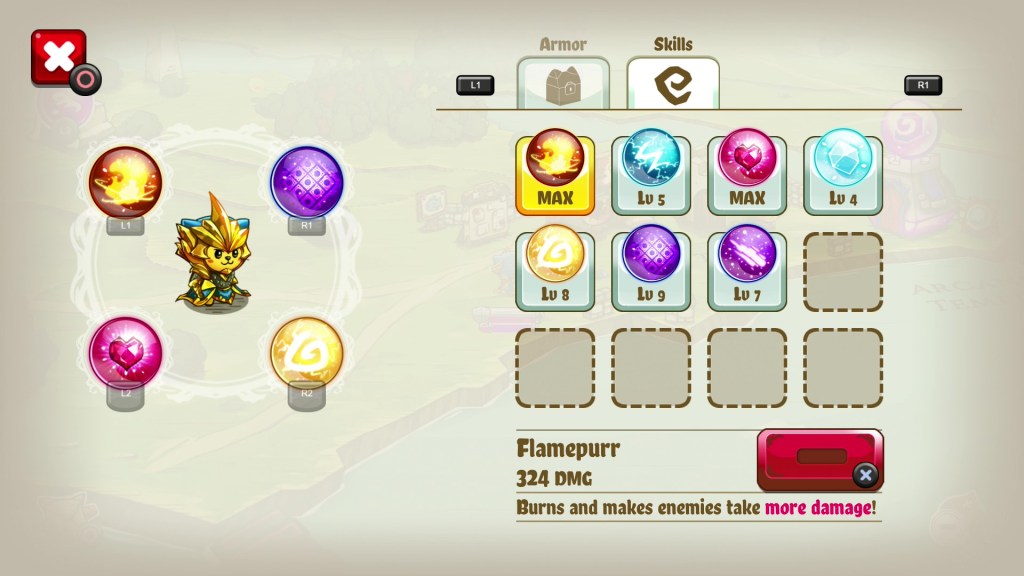Click the red unequip button beside Flamepurr
Image resolution: width=1024 pixels, height=576 pixels.
820,458
